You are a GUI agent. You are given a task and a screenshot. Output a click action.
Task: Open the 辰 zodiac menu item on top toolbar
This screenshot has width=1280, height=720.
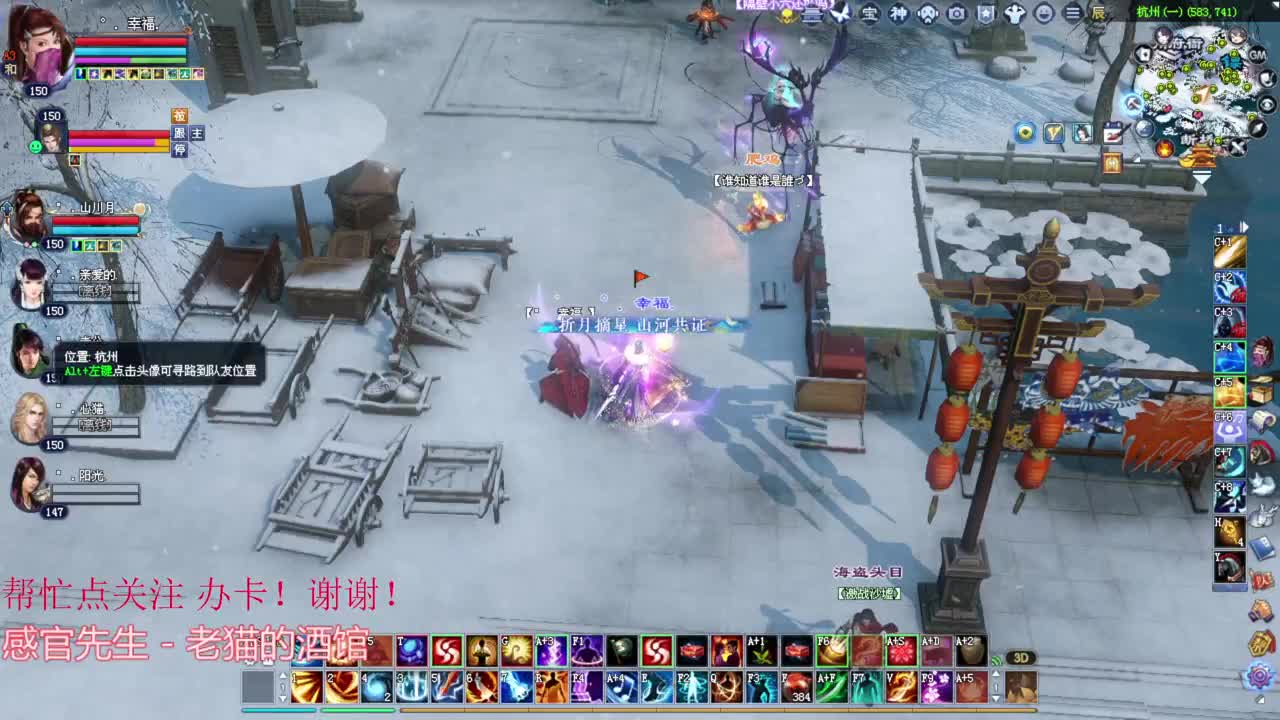[1098, 14]
